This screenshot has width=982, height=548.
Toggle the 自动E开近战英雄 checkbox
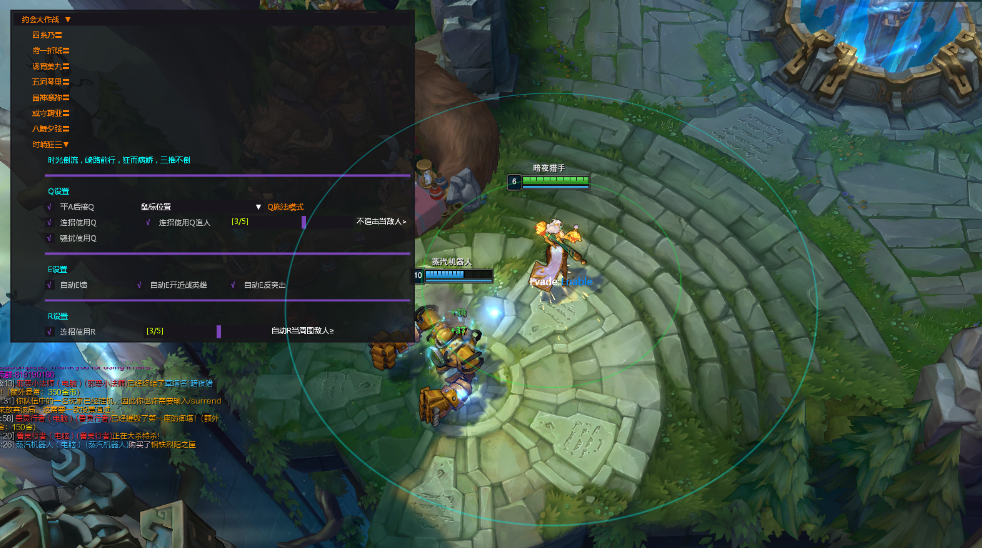139,285
